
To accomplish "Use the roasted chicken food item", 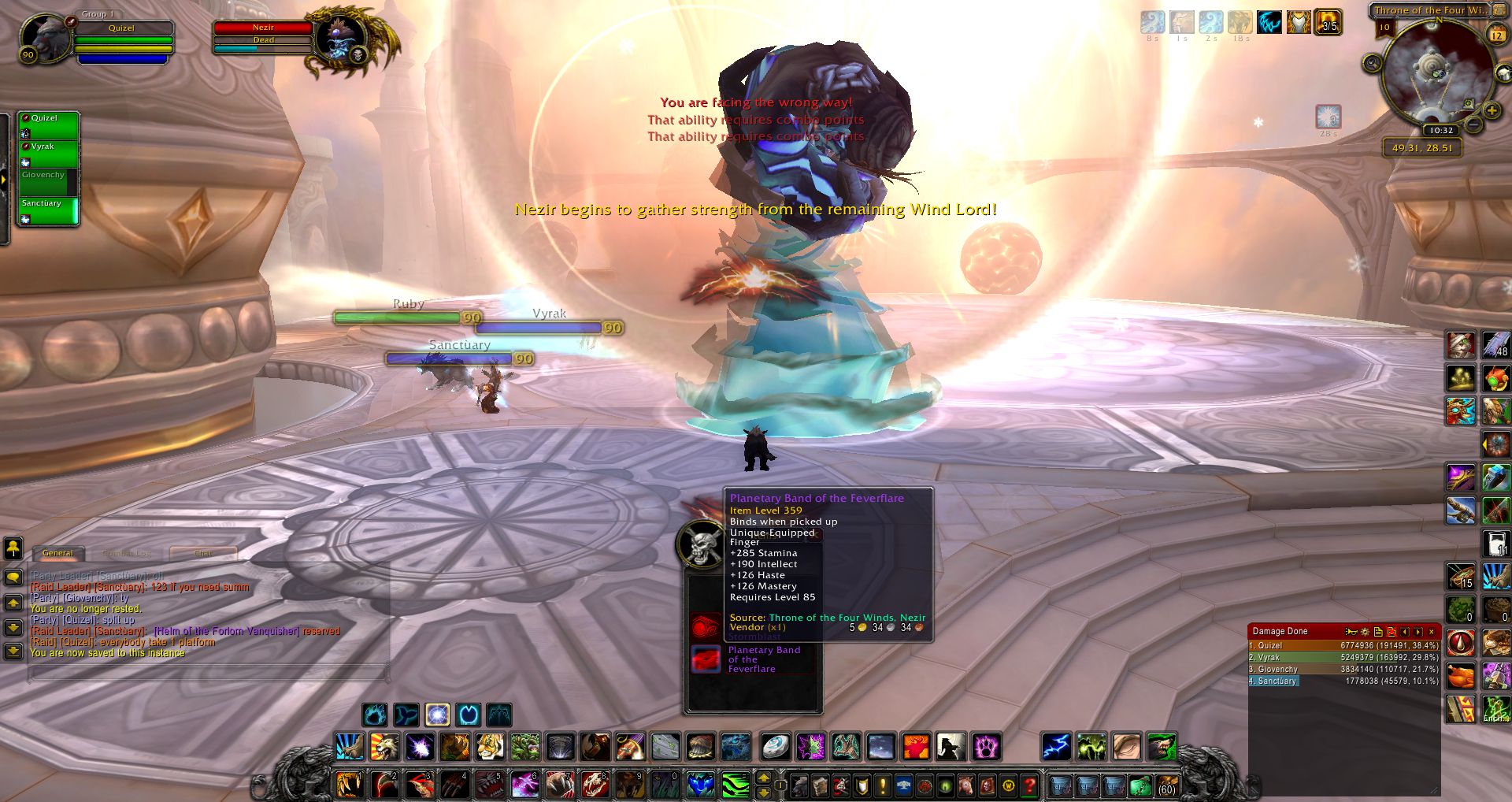I will (1461, 676).
